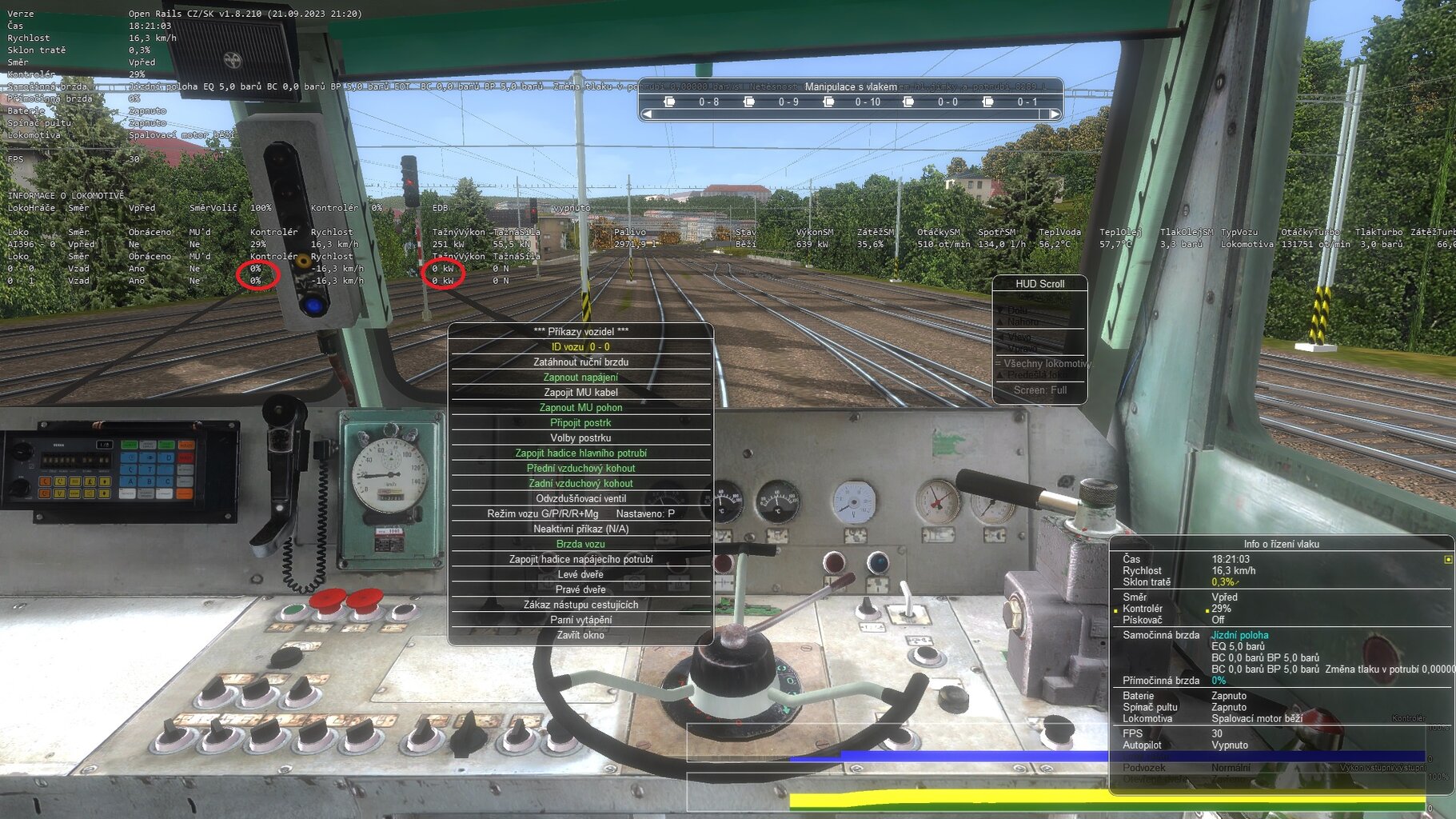
Task: Click the ID vozu 0 - 0 field
Action: pyautogui.click(x=581, y=346)
